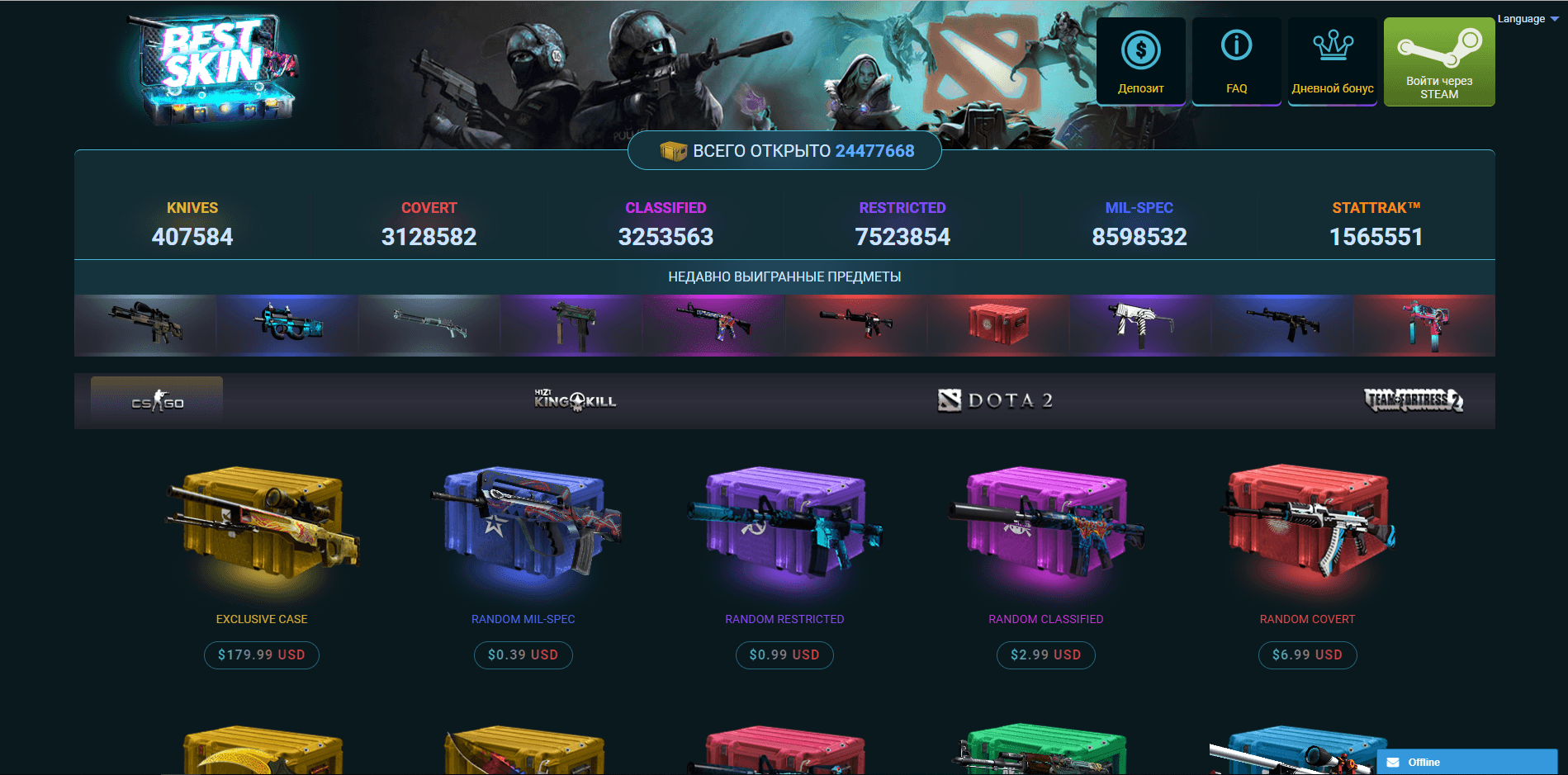Image resolution: width=1568 pixels, height=775 pixels.
Task: Open the Депозит (Deposit) dollar icon
Action: point(1140,51)
